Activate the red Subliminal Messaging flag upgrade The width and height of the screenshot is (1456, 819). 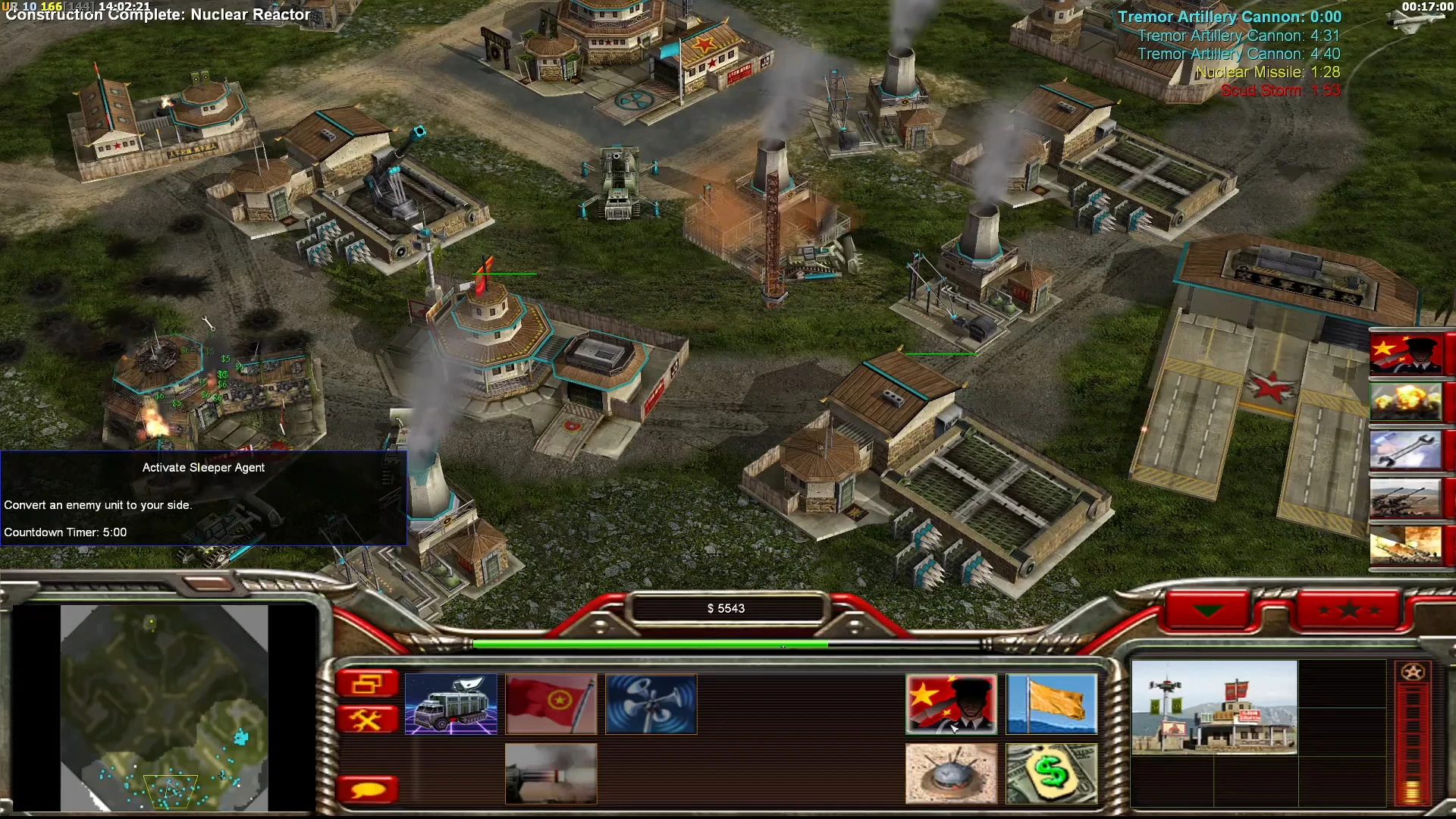coord(551,704)
